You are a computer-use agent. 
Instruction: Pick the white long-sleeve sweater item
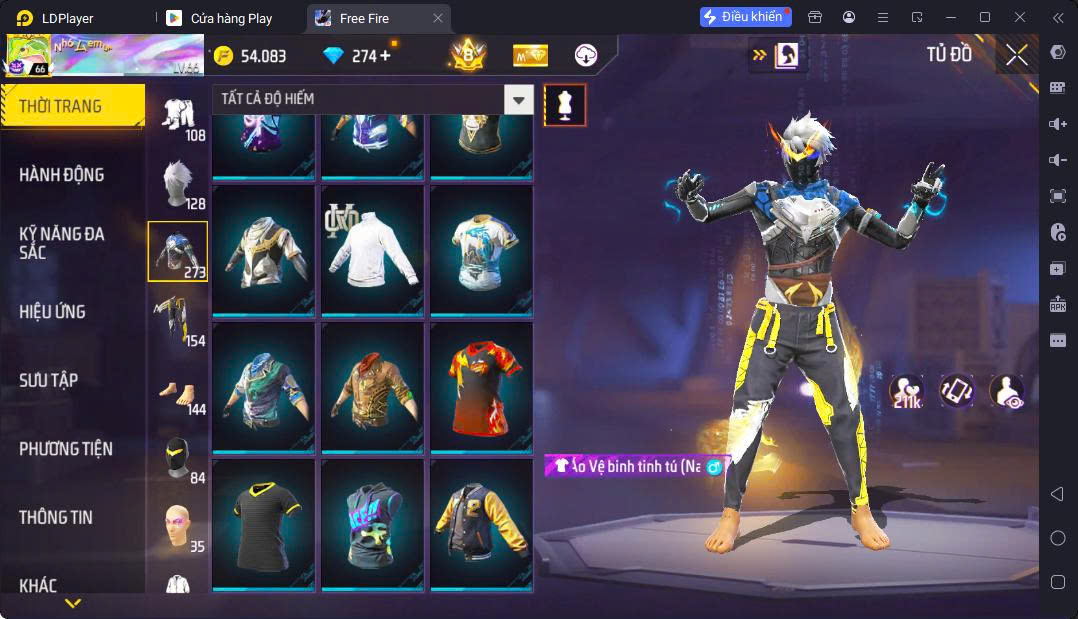point(374,249)
